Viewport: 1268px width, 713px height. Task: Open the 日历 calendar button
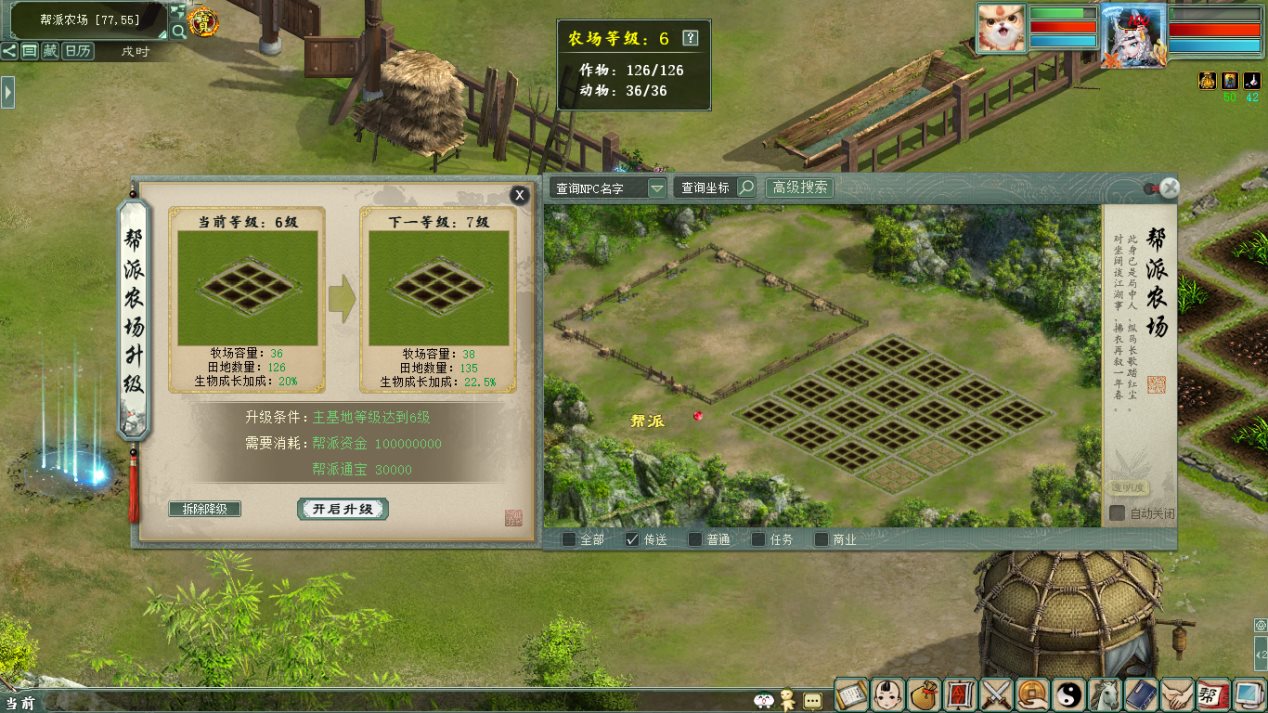coord(78,51)
